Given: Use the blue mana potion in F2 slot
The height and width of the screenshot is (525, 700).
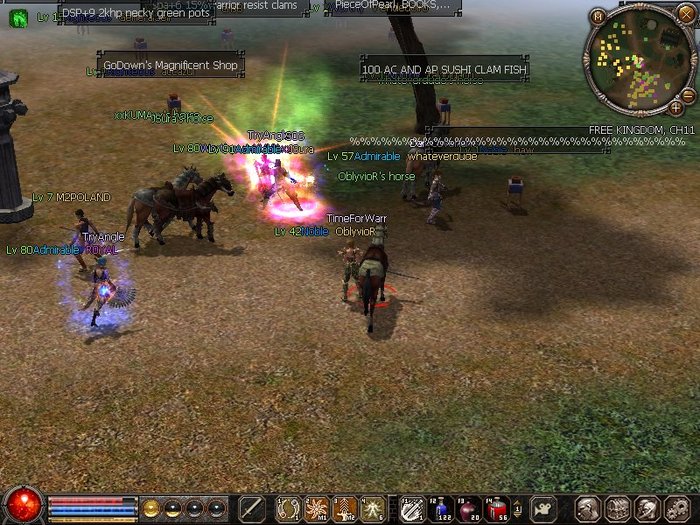Looking at the screenshot, I should coord(440,508).
